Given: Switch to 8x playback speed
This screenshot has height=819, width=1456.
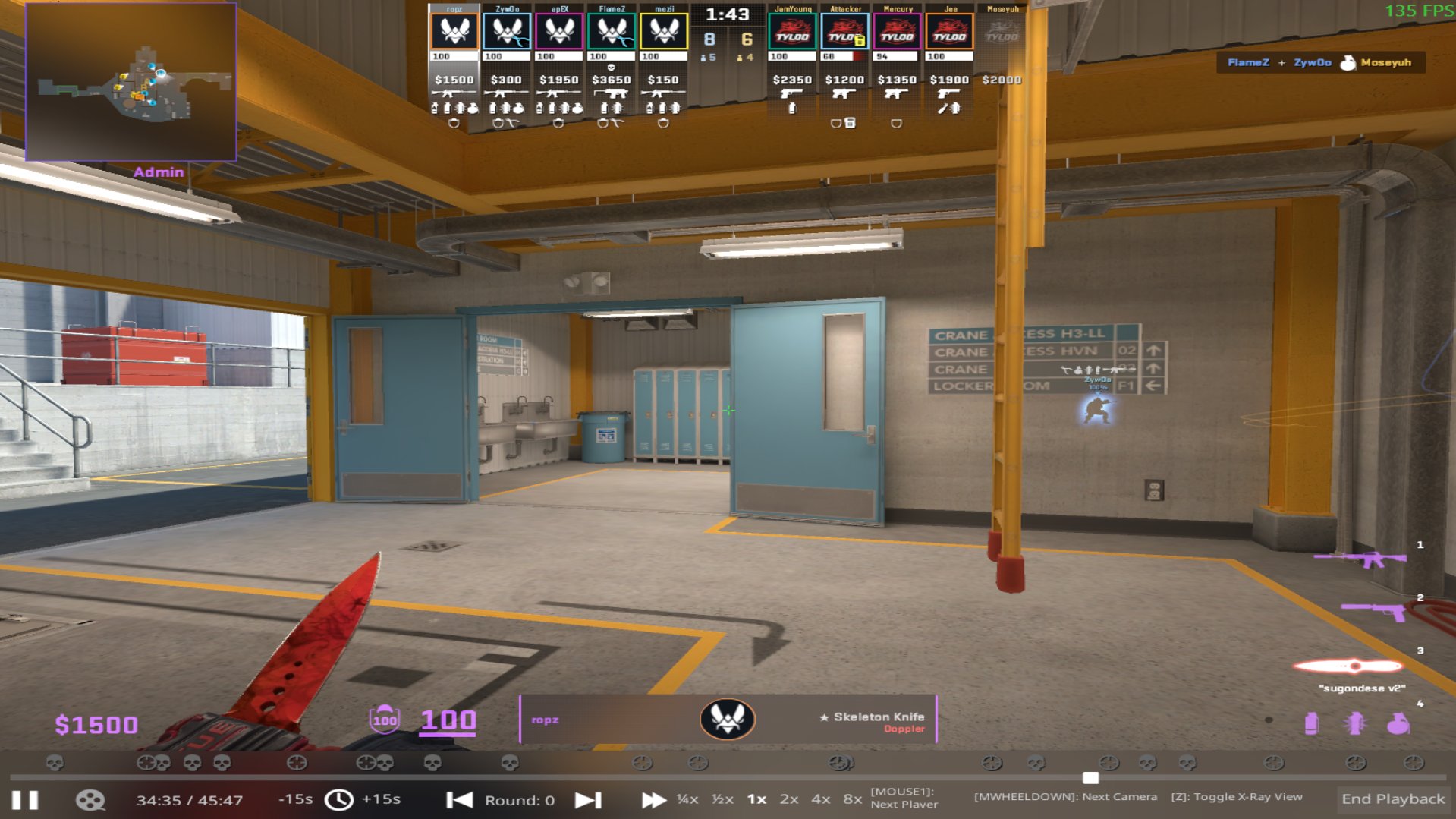Looking at the screenshot, I should click(x=852, y=799).
